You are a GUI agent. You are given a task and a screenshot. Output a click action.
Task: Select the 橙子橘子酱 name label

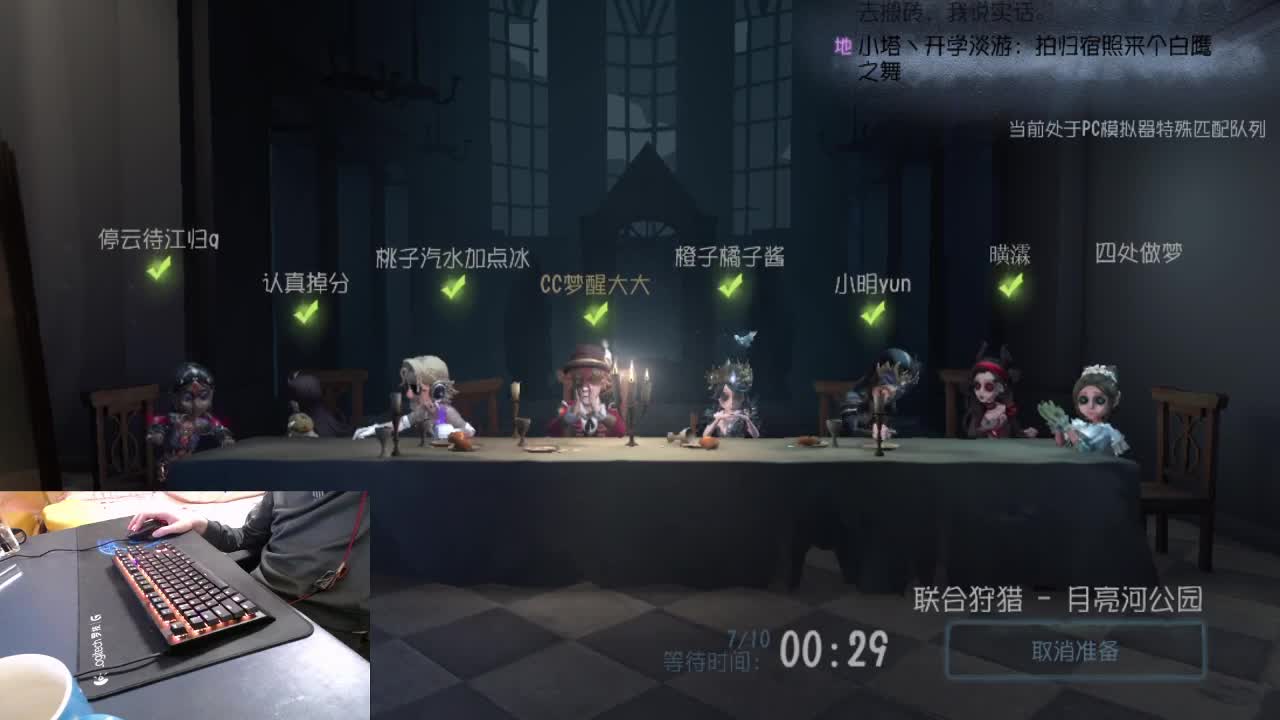[x=729, y=256]
